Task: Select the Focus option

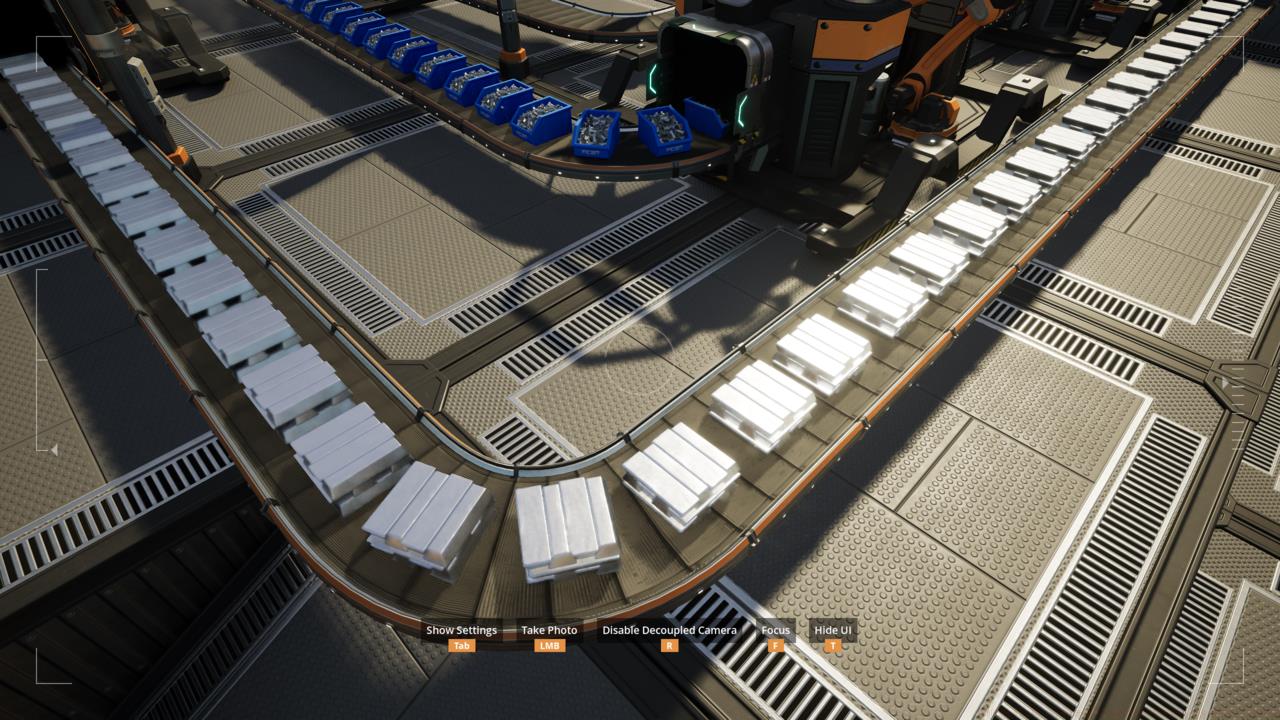Action: 774,630
